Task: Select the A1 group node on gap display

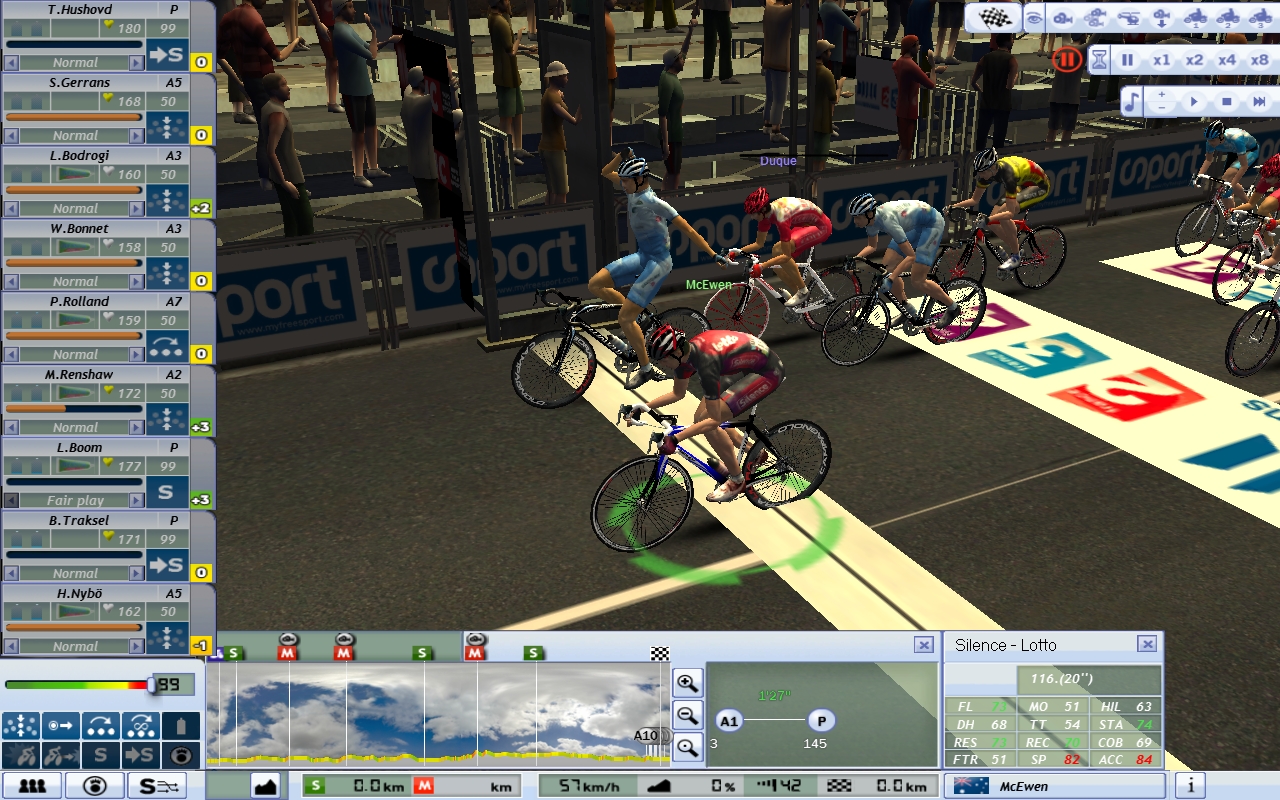Action: [729, 720]
